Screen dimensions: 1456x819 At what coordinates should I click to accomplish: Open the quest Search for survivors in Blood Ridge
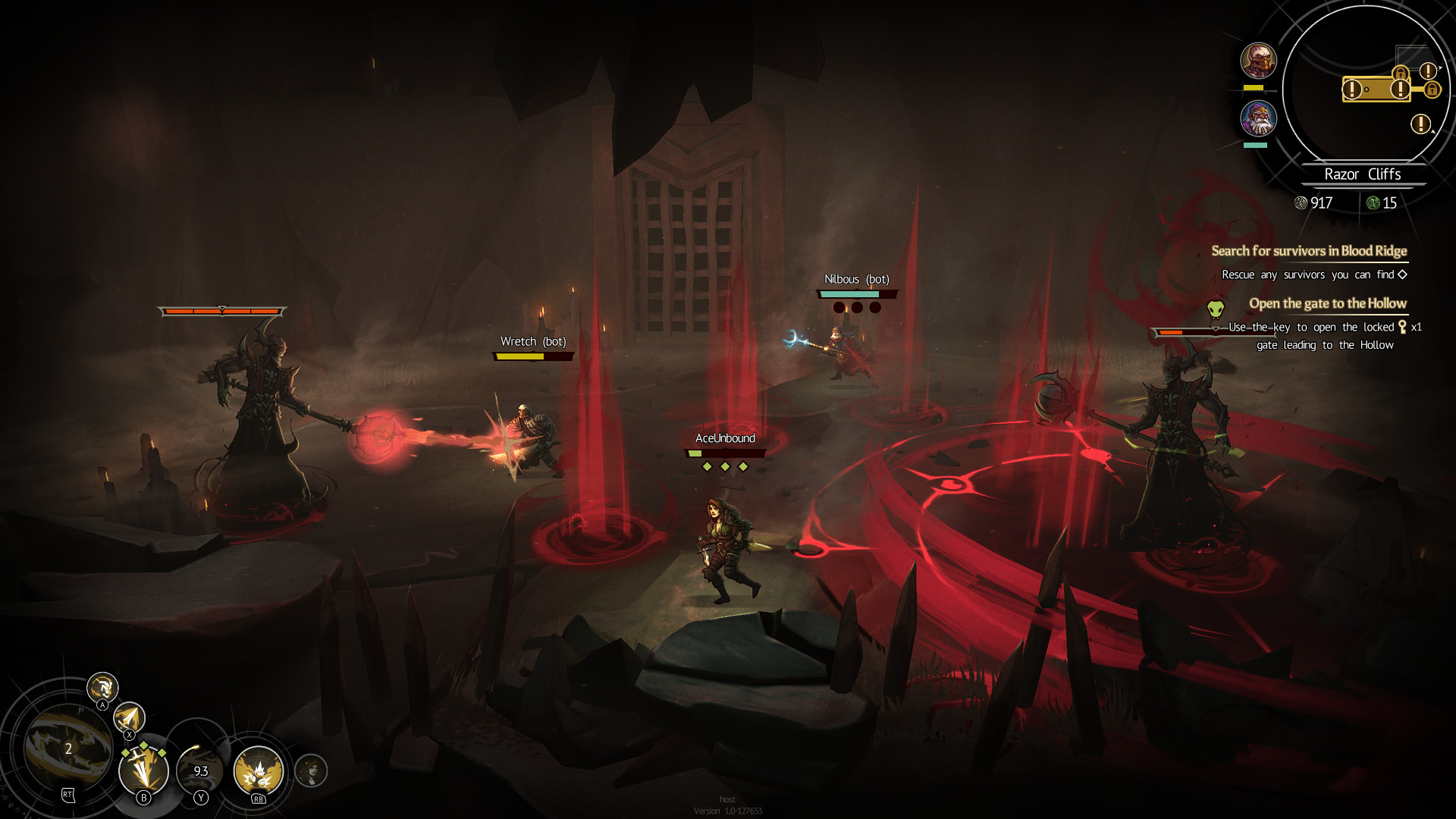[x=1310, y=250]
